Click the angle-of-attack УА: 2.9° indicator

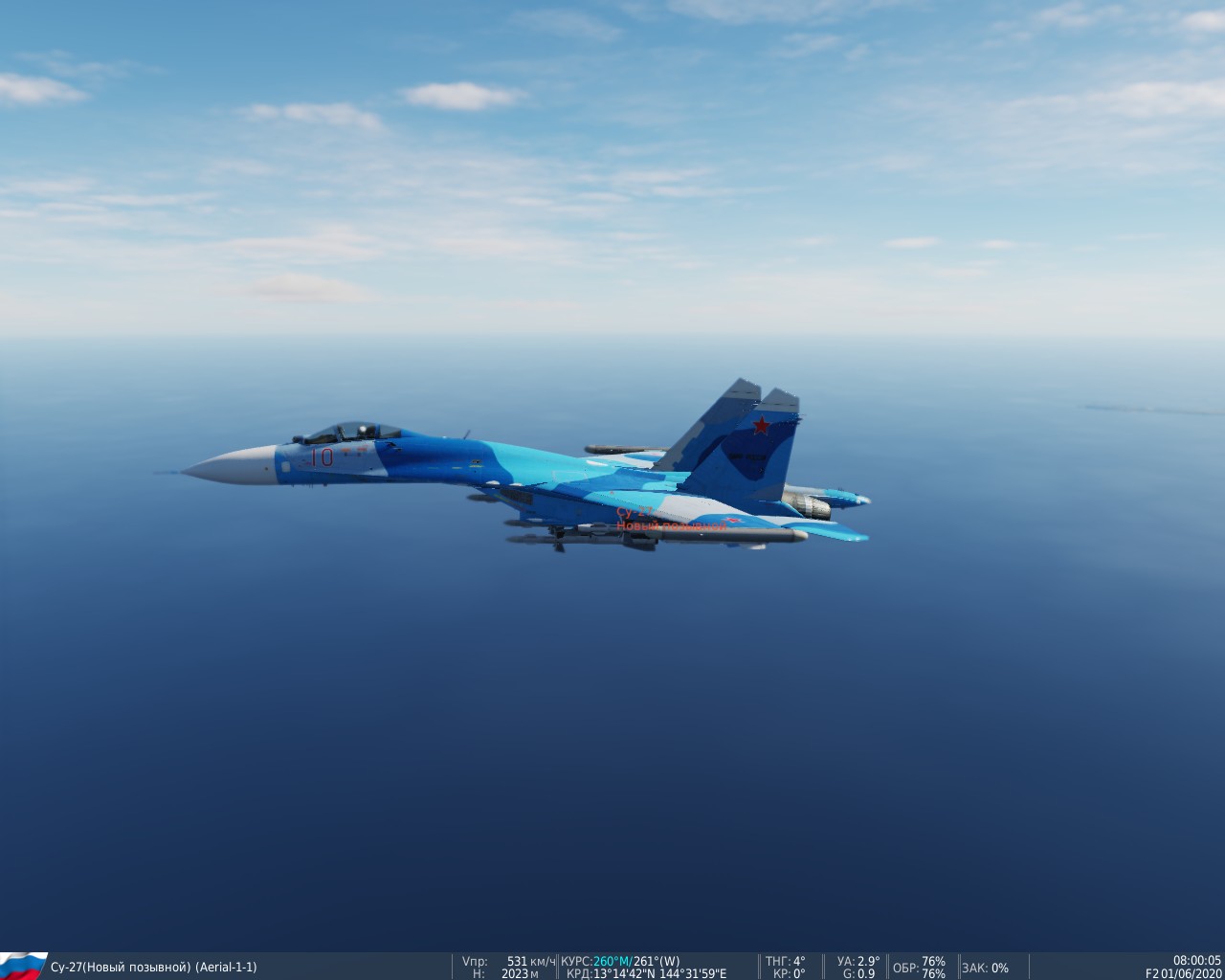(857, 960)
